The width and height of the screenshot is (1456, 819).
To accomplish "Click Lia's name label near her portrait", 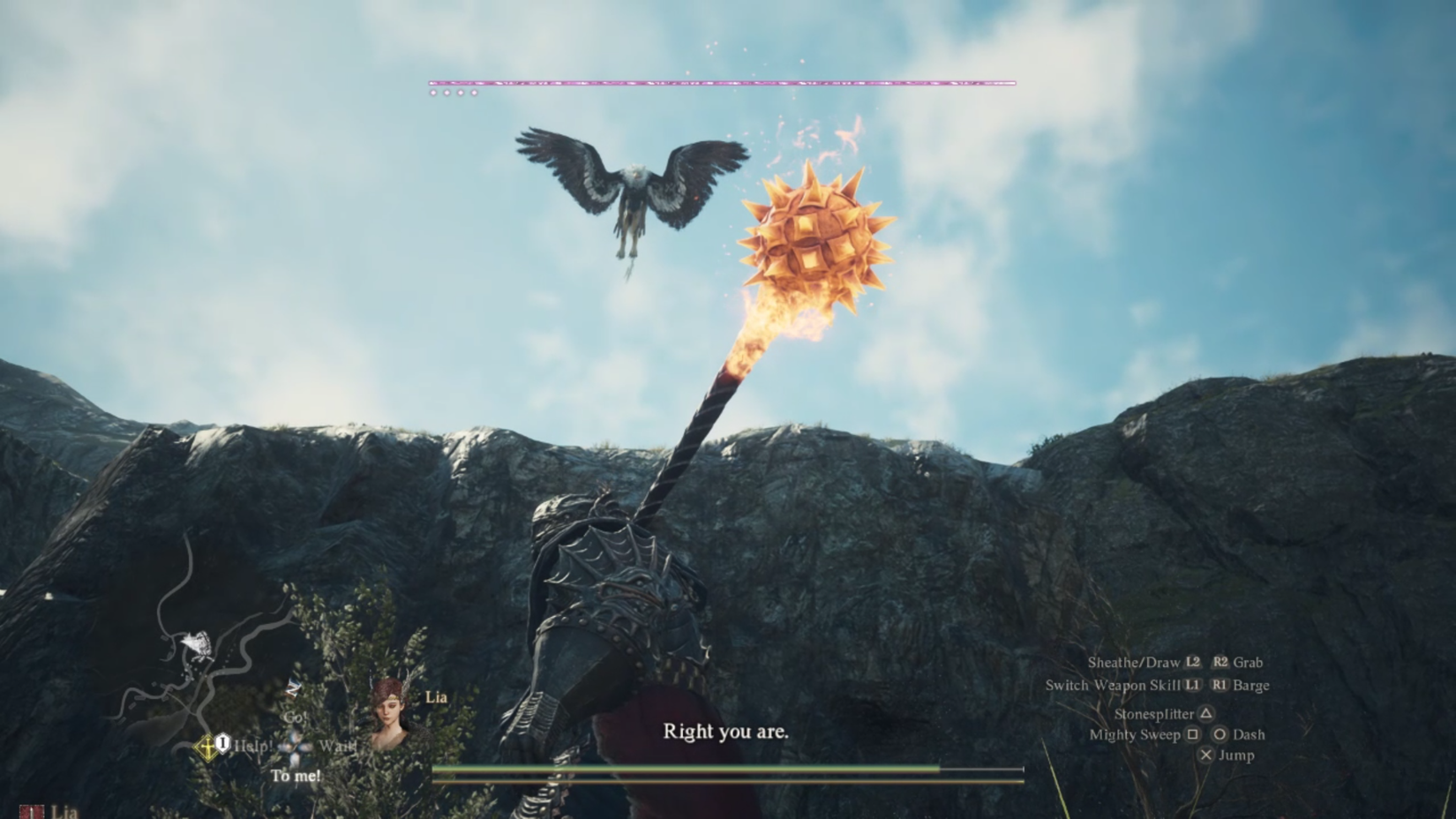I will (436, 697).
